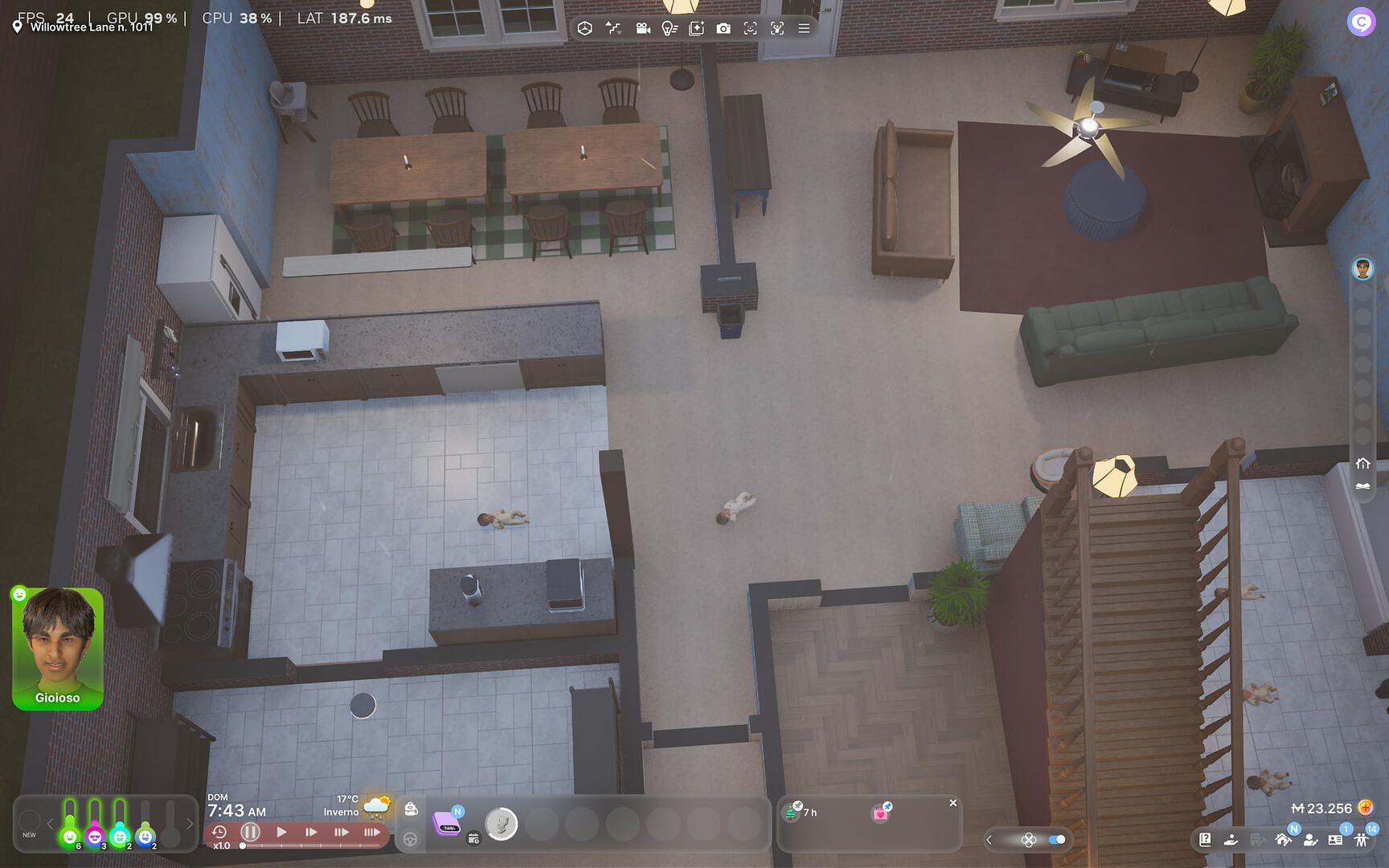
Task: Open the free camera mode hexagon icon
Action: (584, 27)
